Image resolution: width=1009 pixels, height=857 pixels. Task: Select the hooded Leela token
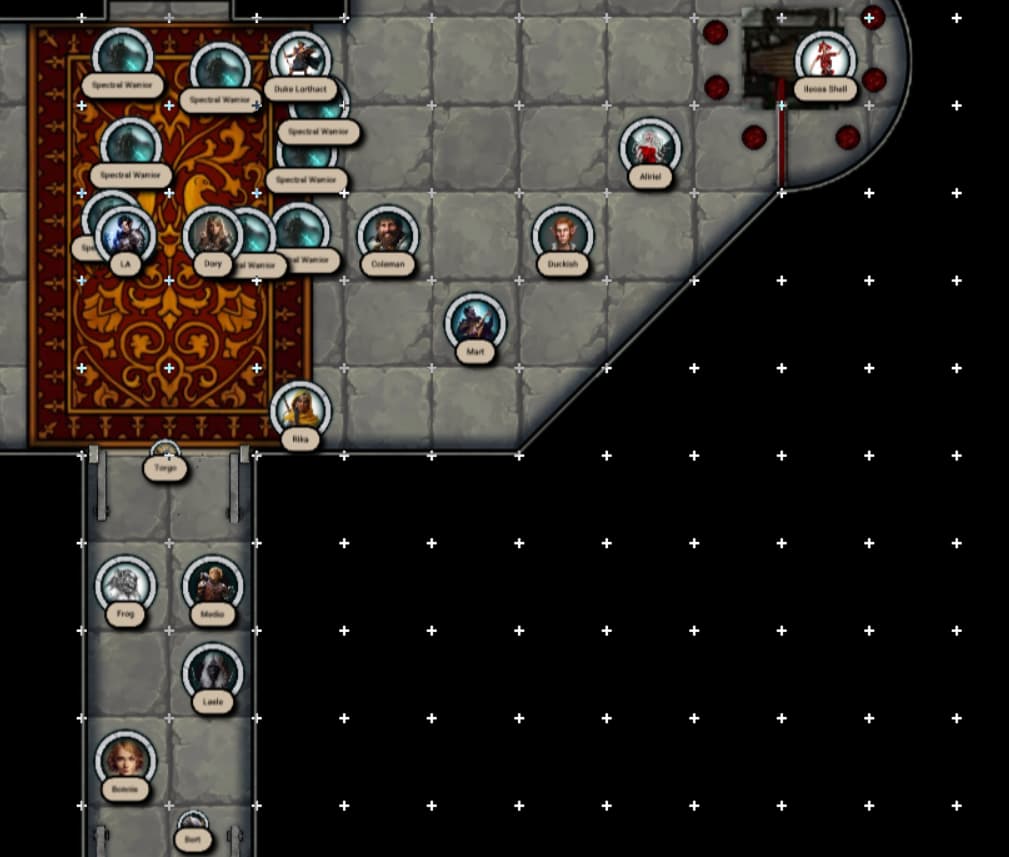coord(213,672)
